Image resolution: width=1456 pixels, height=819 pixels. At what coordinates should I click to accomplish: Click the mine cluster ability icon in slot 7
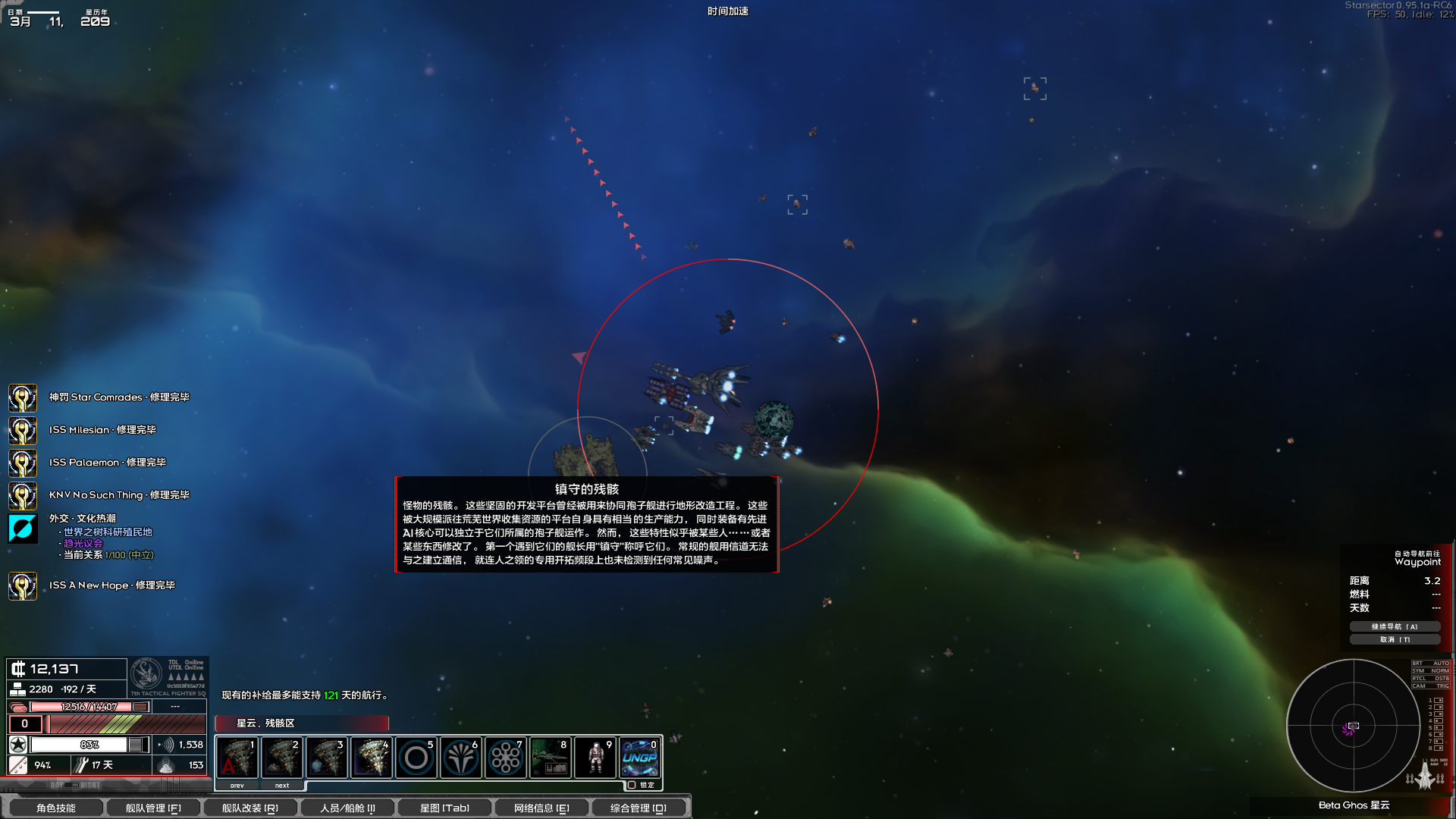[x=505, y=757]
